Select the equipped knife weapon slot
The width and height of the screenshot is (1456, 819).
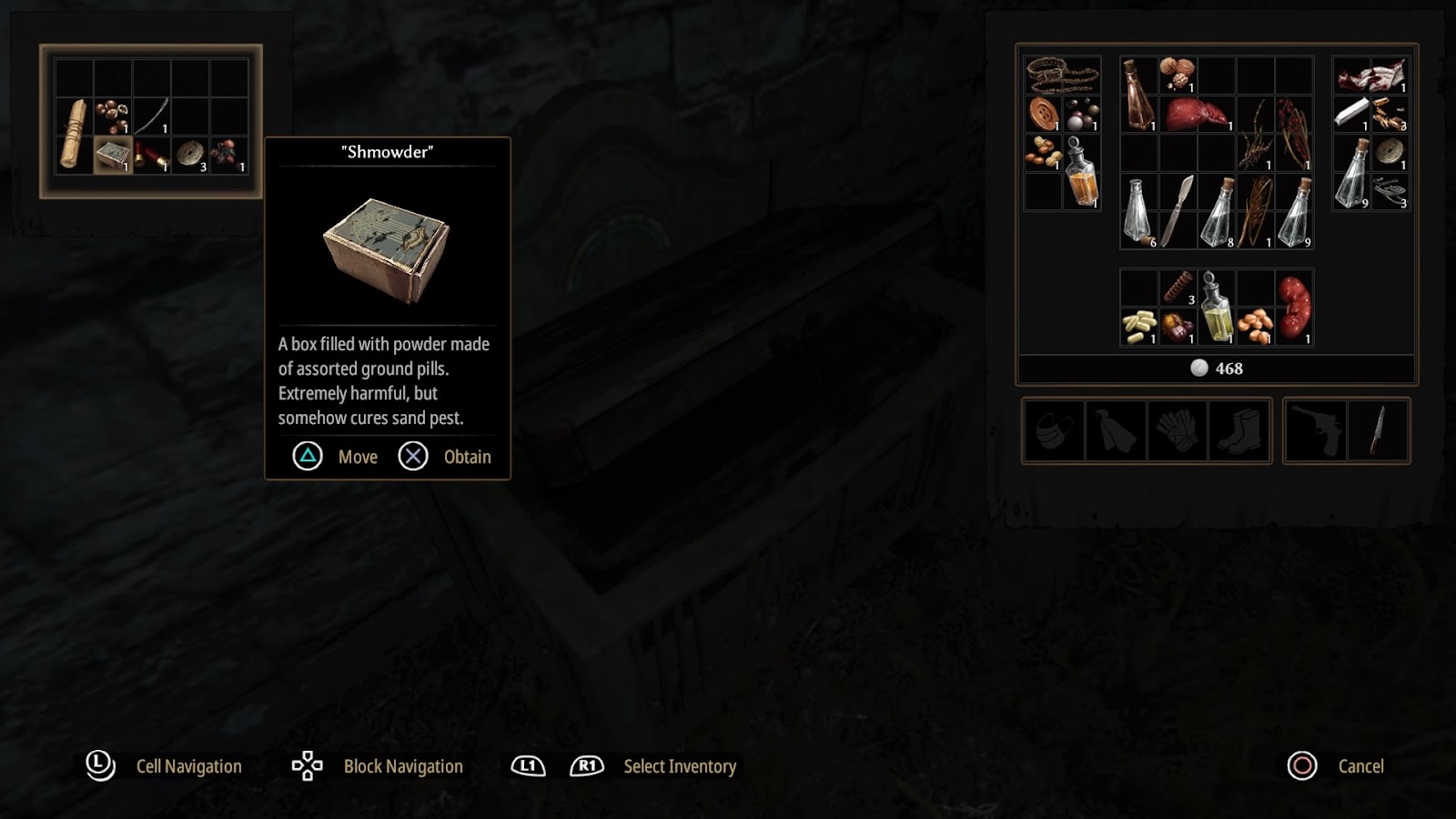(1377, 430)
